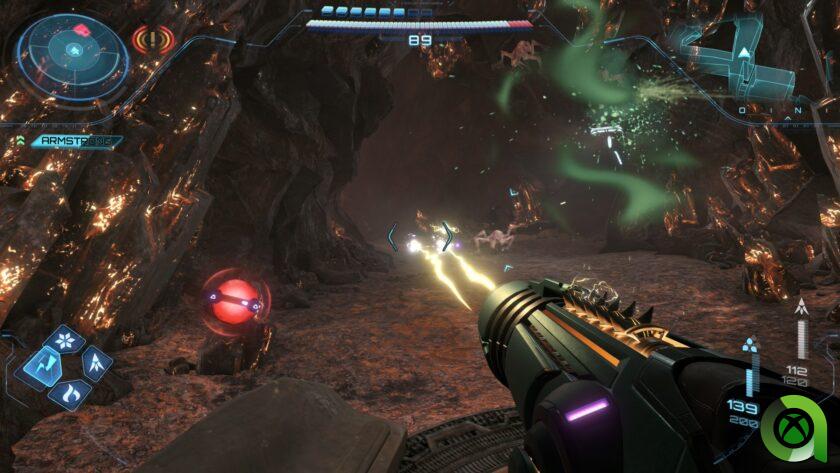Image resolution: width=840 pixels, height=473 pixels.
Task: Choose the highlighted lightning beam icon
Action: point(40,367)
